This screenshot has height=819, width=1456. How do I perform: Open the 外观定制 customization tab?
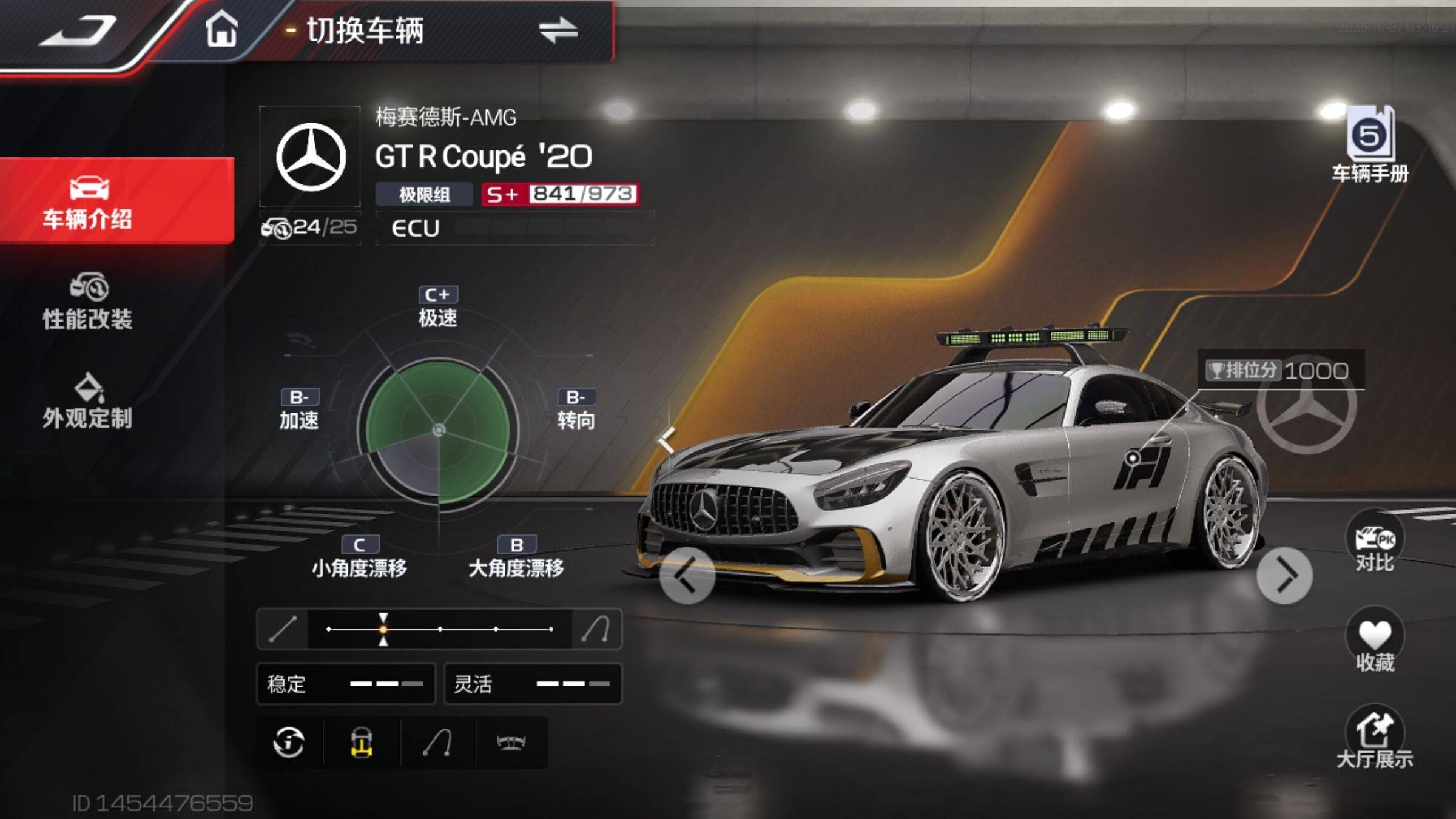click(x=88, y=402)
